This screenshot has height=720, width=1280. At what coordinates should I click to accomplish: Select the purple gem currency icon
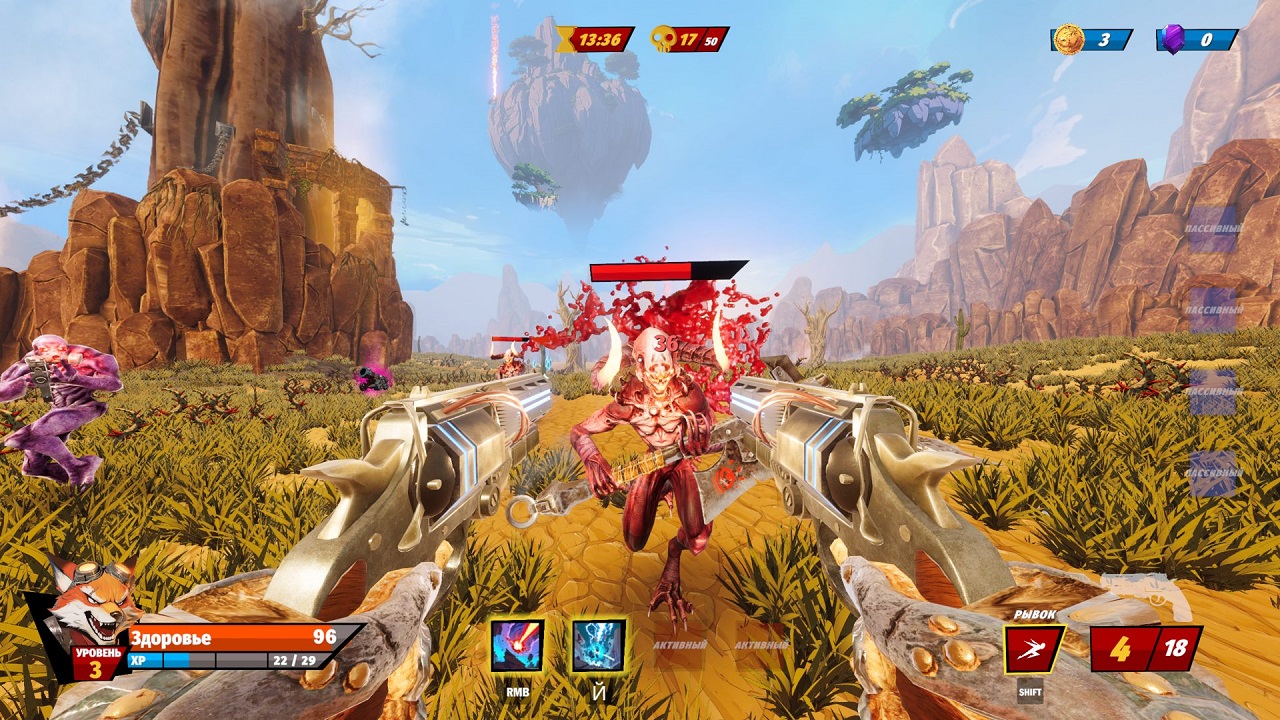(x=1174, y=39)
